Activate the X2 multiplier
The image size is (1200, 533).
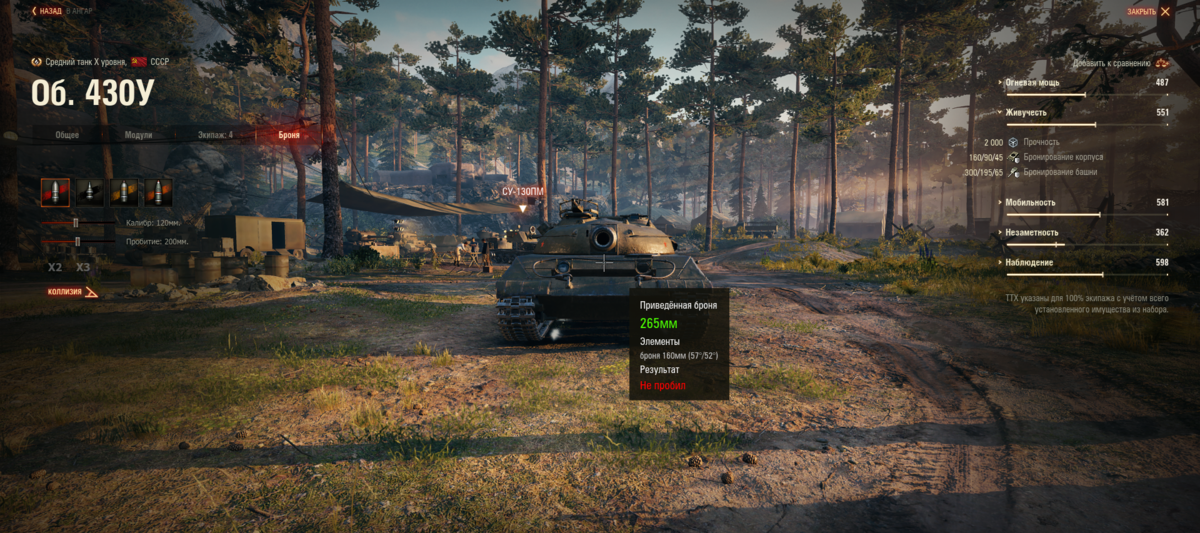click(x=55, y=267)
